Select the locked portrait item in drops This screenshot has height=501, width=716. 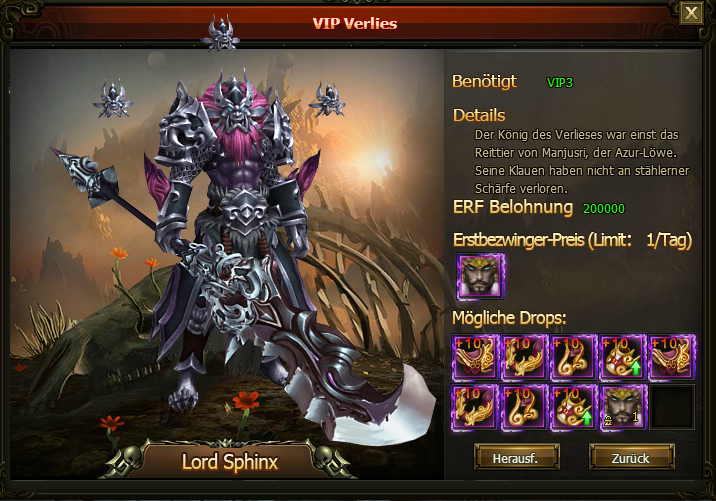click(x=622, y=408)
